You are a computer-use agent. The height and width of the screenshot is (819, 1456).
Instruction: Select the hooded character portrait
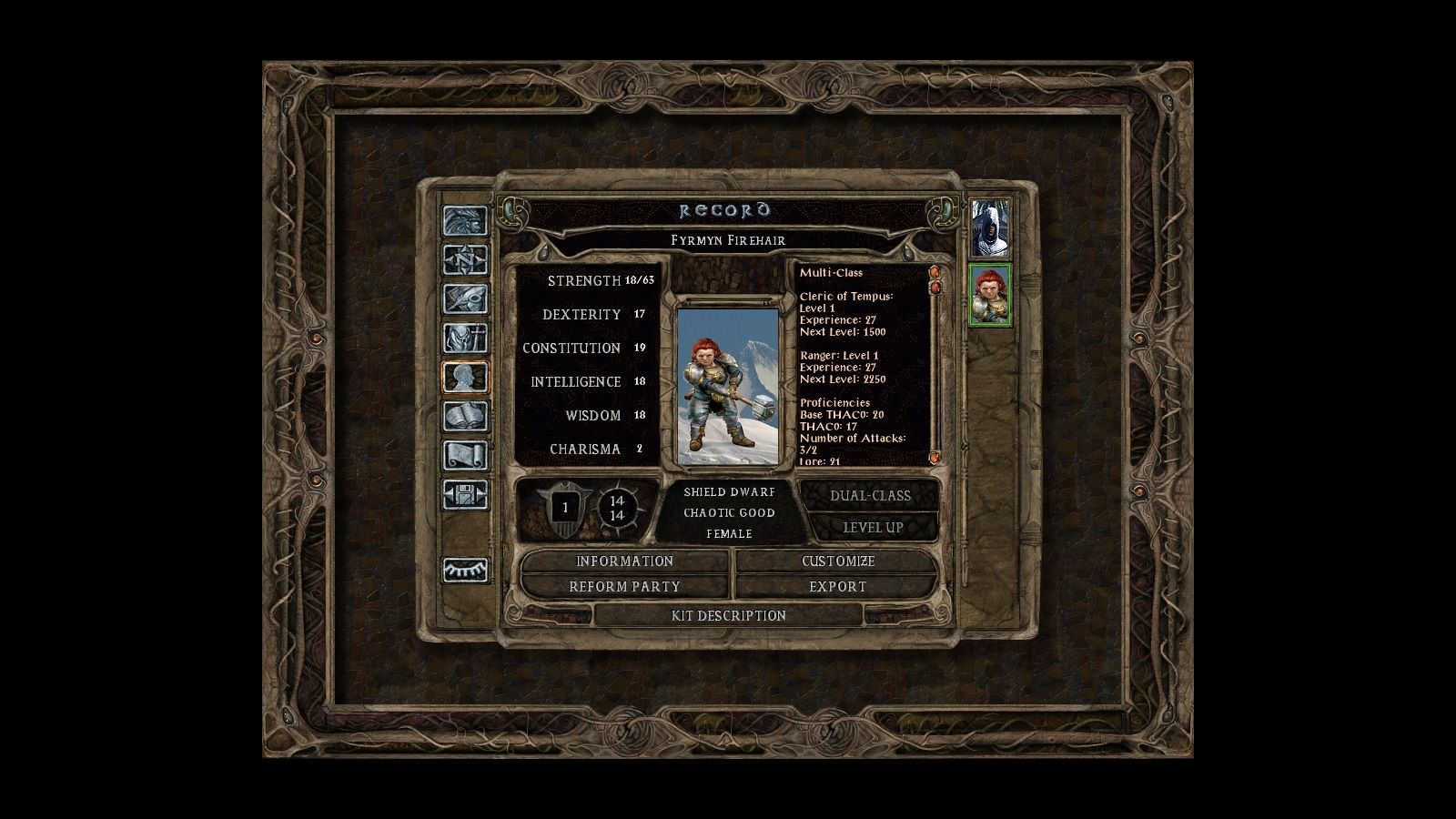click(989, 228)
